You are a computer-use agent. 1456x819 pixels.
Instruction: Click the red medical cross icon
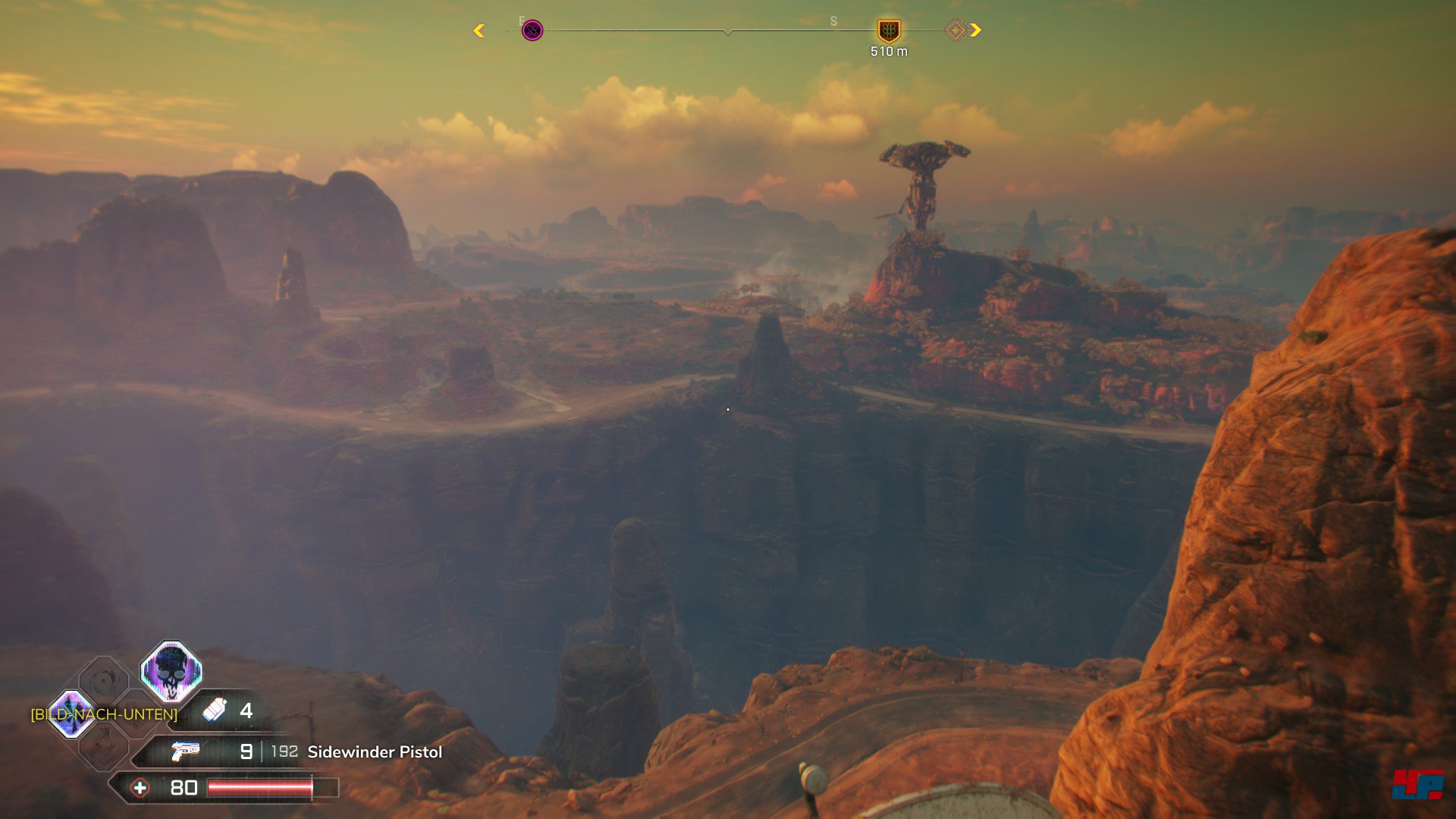coord(140,788)
